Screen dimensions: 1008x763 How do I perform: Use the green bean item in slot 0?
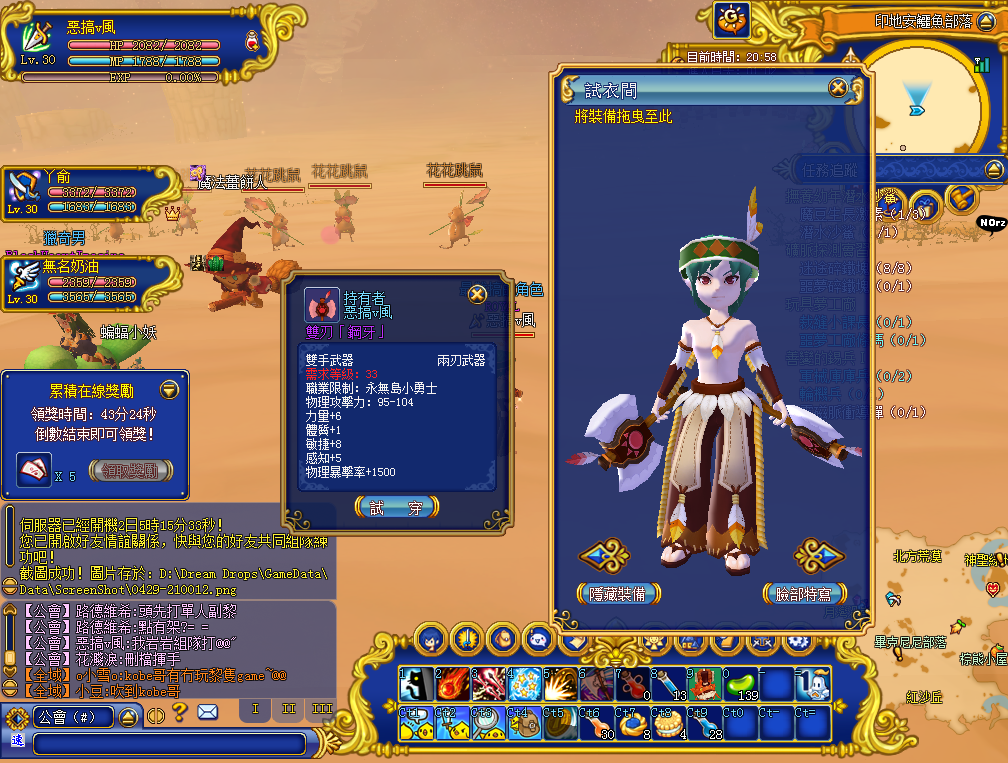point(740,684)
